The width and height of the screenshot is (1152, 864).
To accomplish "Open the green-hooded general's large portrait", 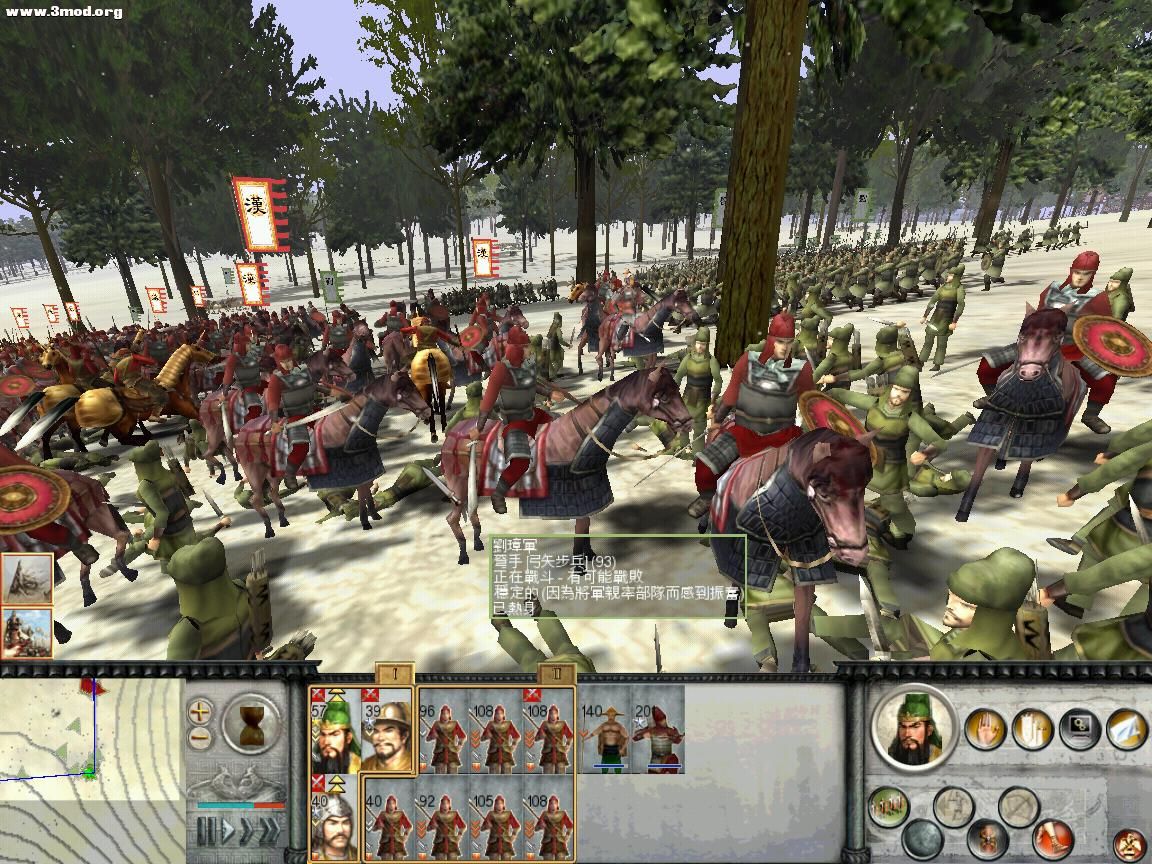I will [x=913, y=728].
